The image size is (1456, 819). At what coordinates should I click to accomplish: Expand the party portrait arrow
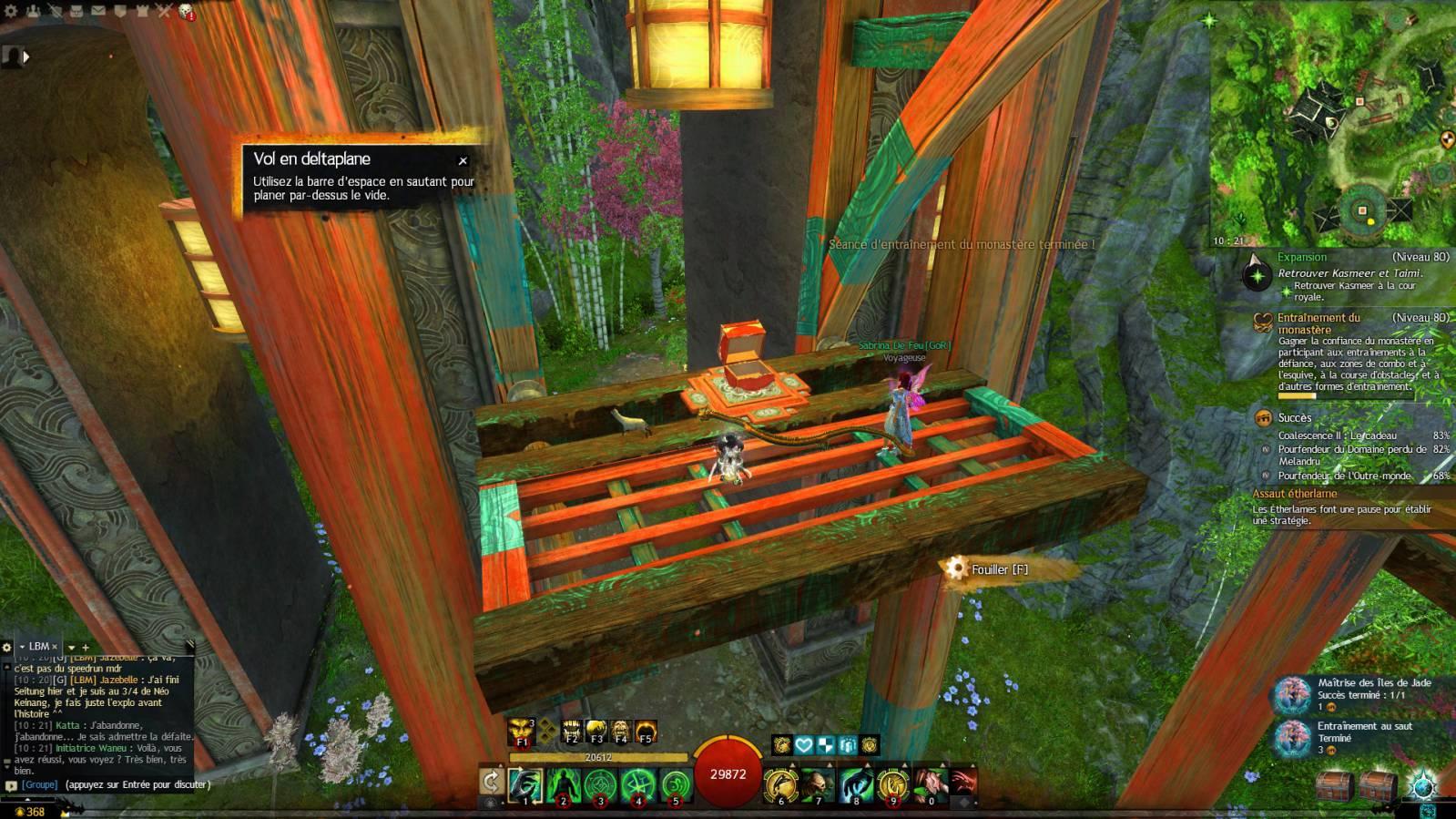click(x=25, y=56)
